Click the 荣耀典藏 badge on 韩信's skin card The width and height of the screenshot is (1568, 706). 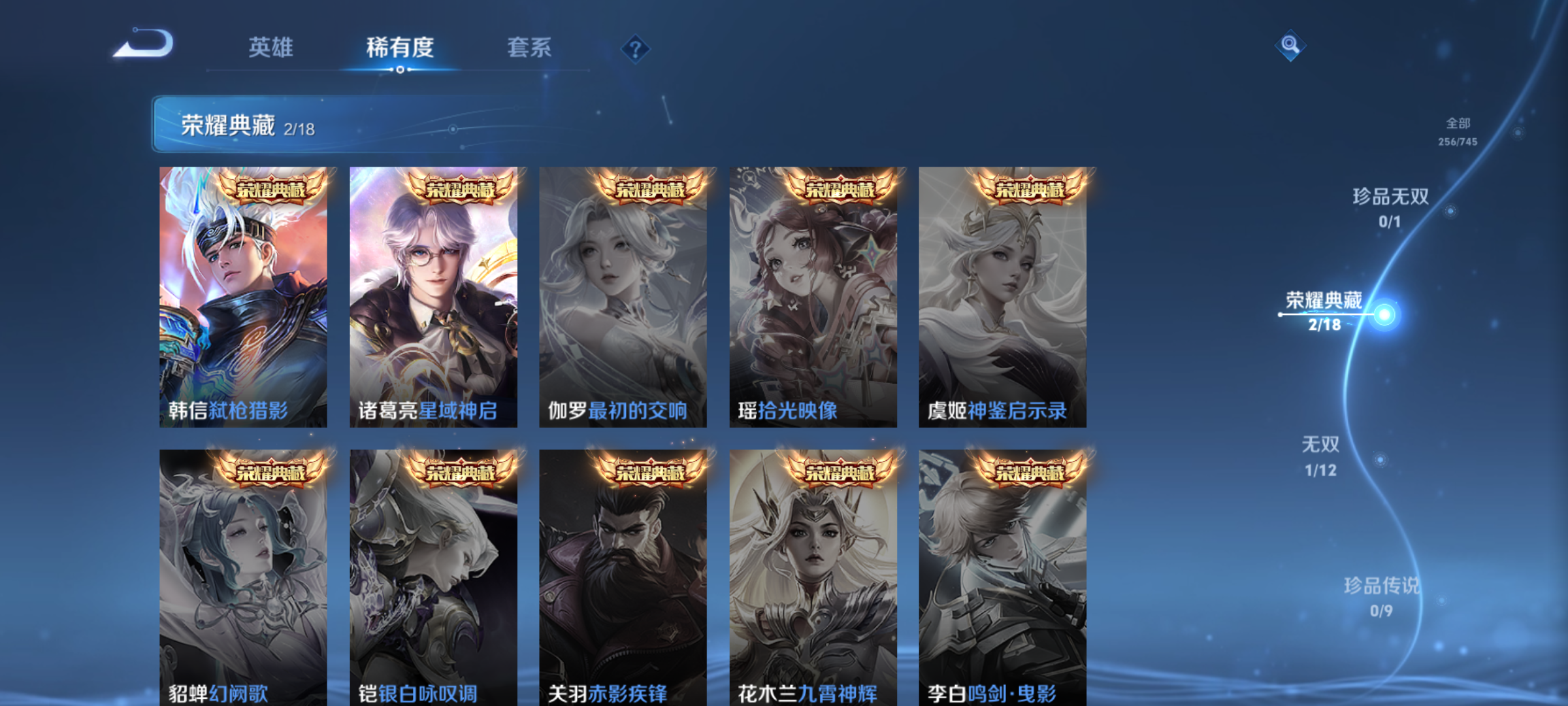[x=270, y=188]
